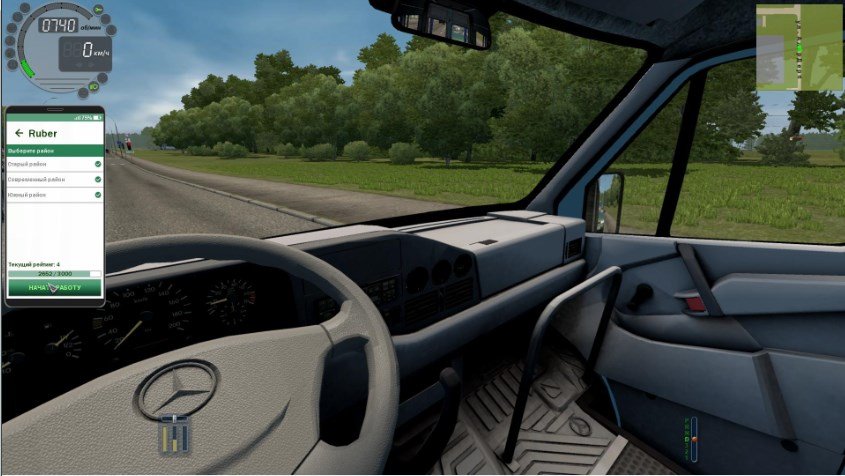
Task: Go back using the Ruber app arrow
Action: [18, 133]
